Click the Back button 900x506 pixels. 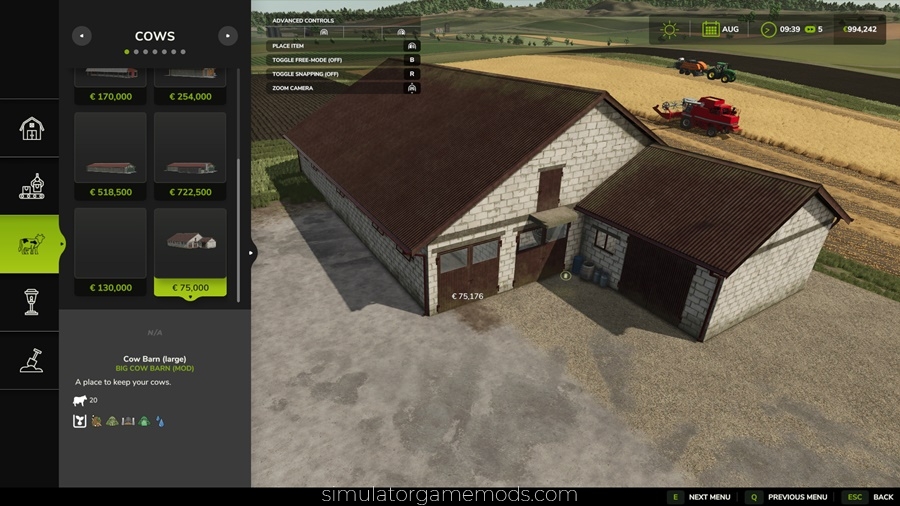coord(870,497)
